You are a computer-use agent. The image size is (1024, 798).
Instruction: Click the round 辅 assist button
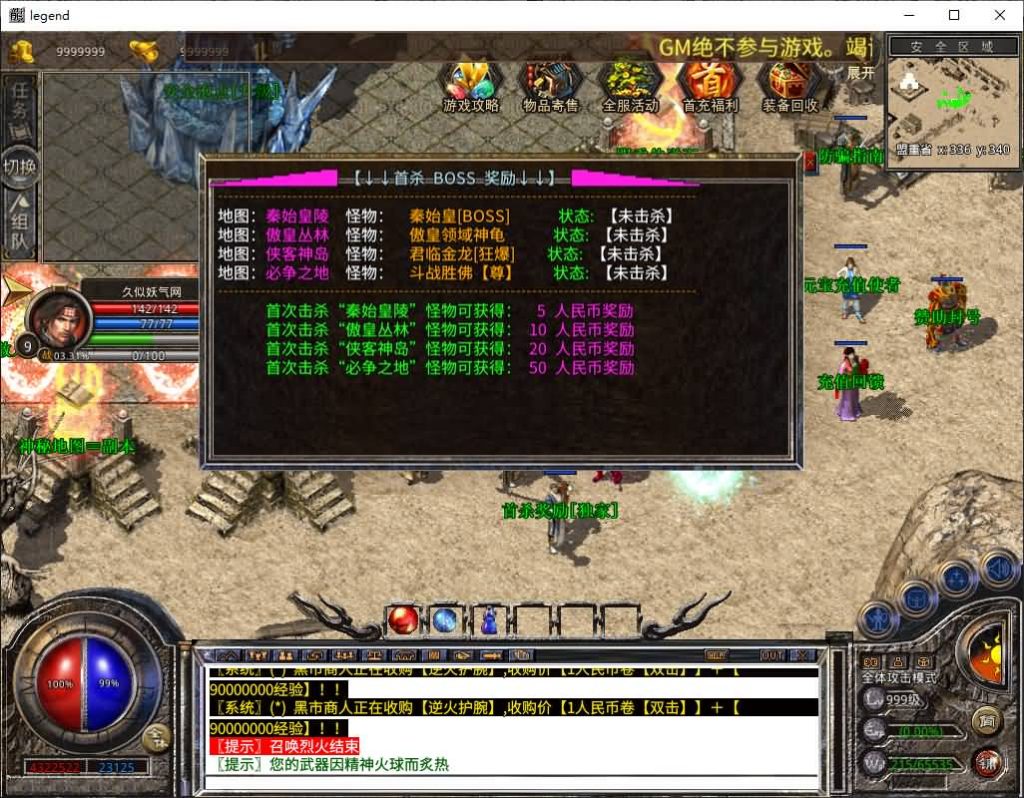pyautogui.click(x=988, y=763)
